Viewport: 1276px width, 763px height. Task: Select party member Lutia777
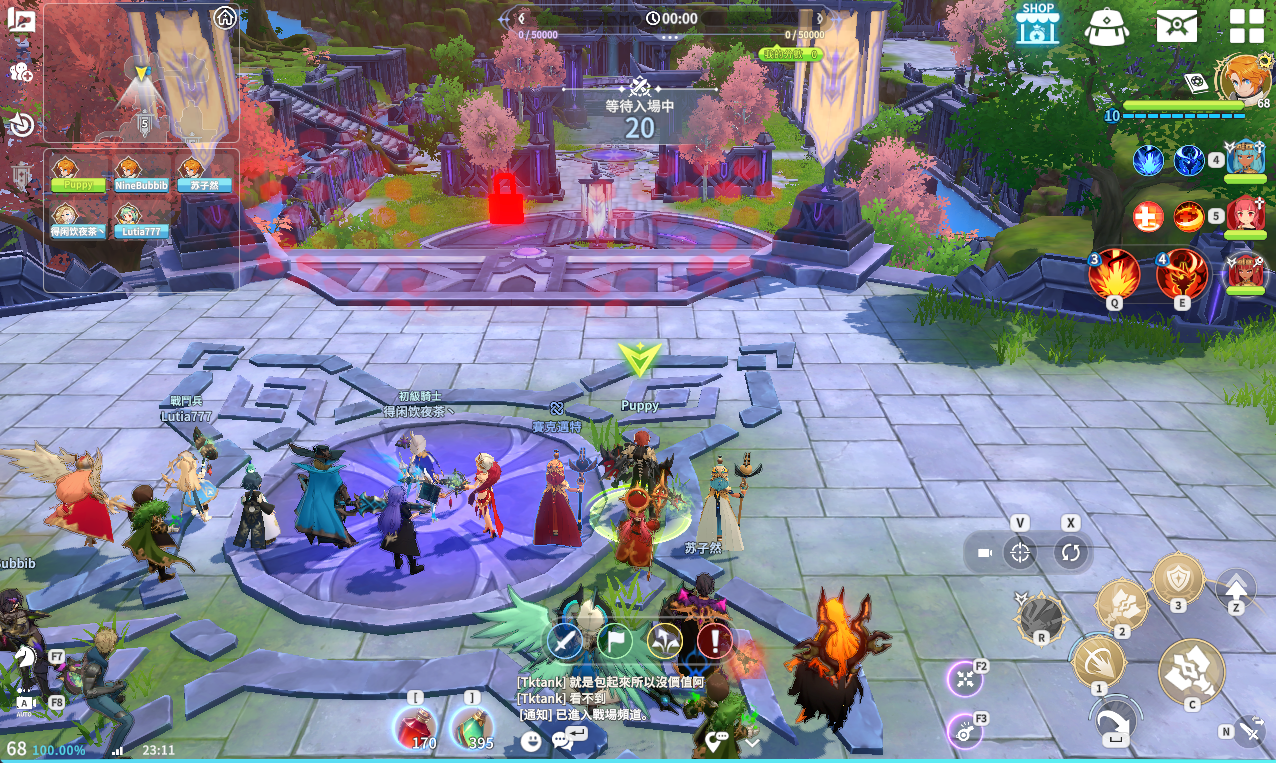(127, 221)
